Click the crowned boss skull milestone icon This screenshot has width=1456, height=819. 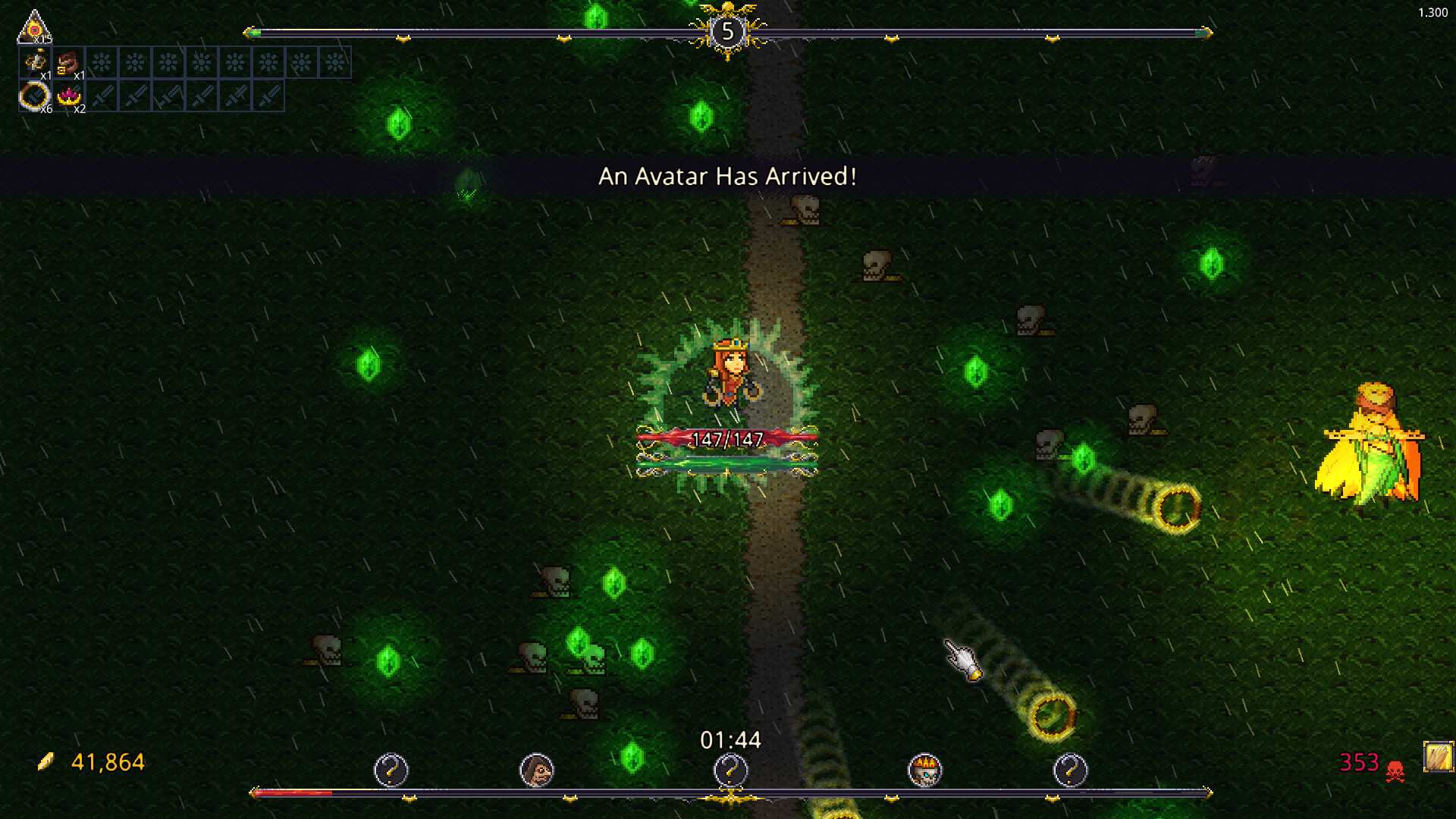927,769
